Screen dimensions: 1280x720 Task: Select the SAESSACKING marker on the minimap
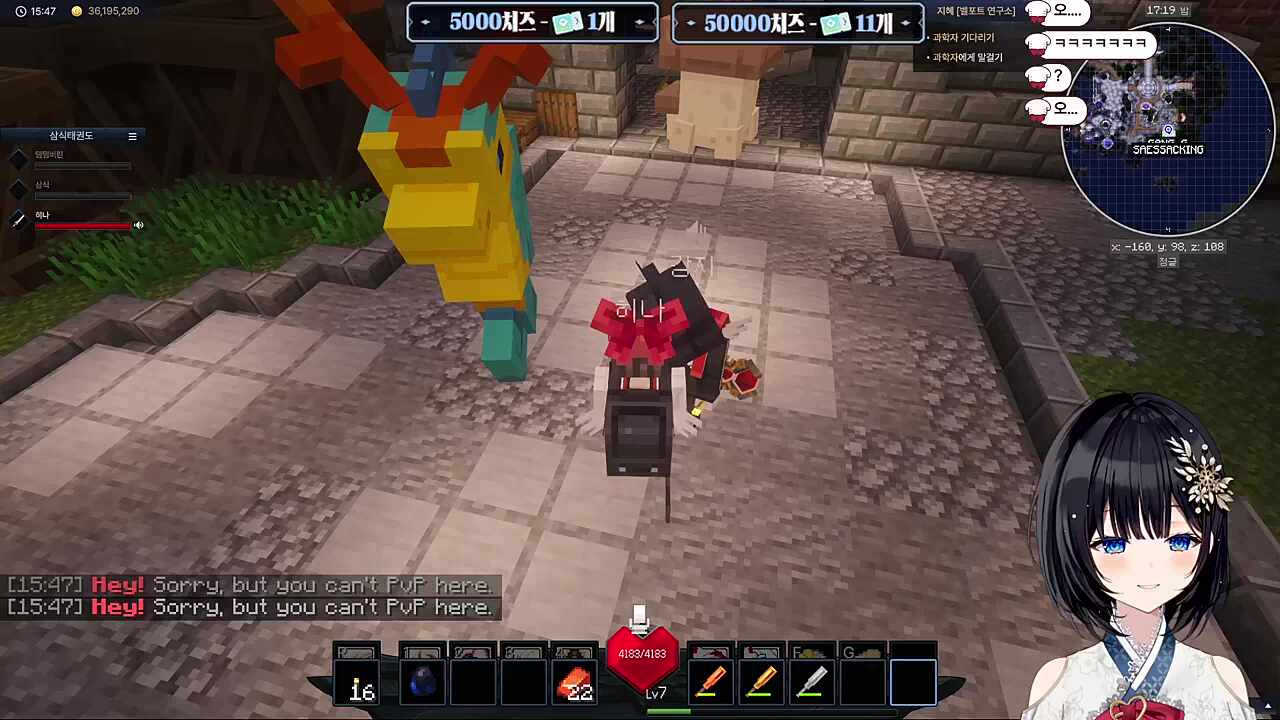point(1167,150)
